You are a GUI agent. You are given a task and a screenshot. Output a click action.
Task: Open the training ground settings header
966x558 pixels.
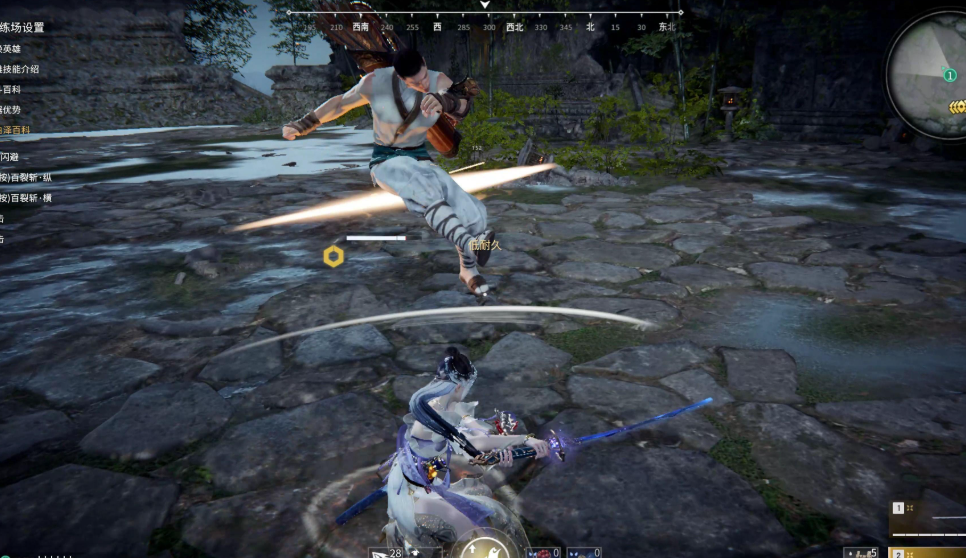(22, 28)
